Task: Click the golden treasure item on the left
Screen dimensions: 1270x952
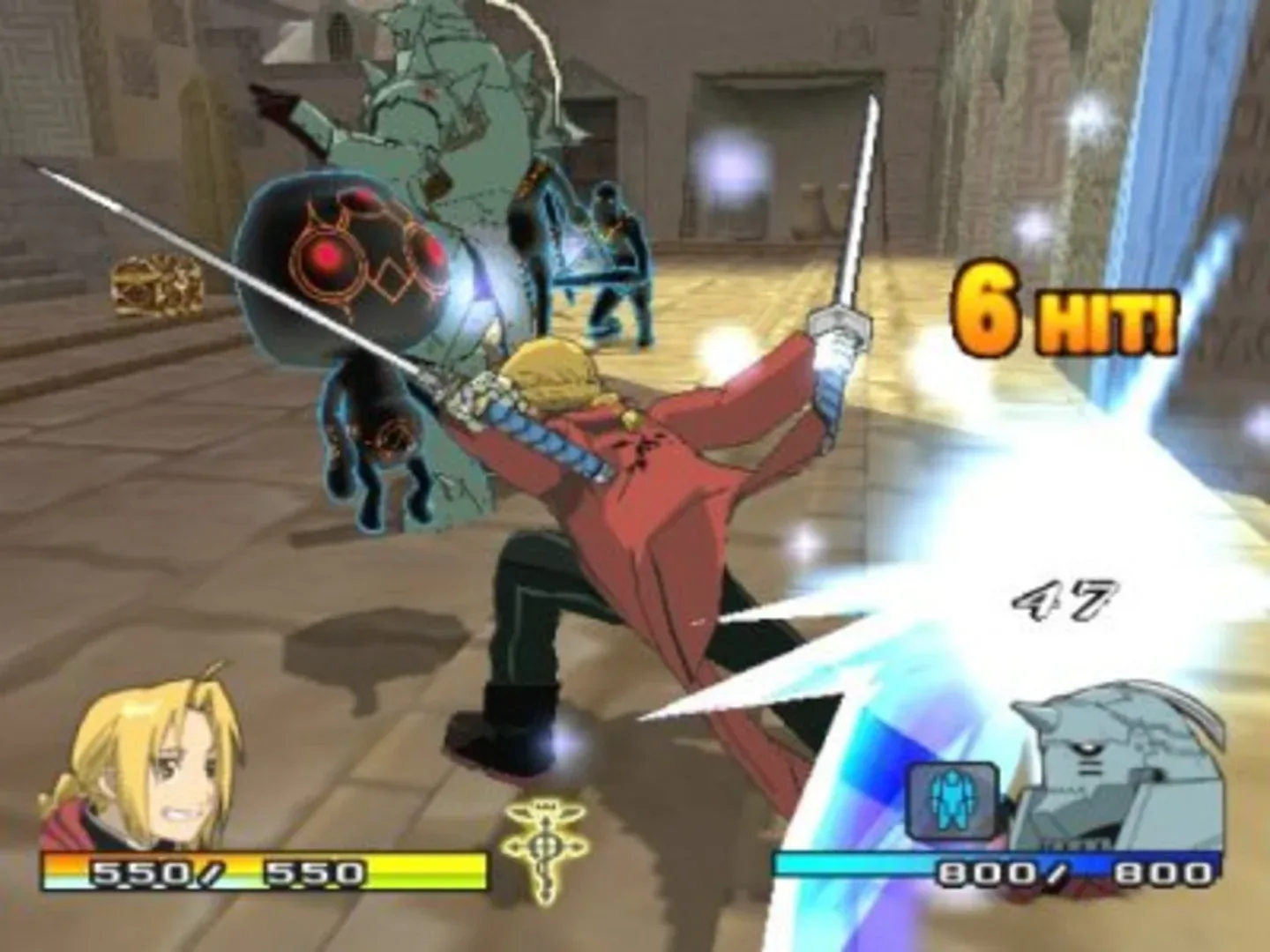Action: (x=154, y=282)
